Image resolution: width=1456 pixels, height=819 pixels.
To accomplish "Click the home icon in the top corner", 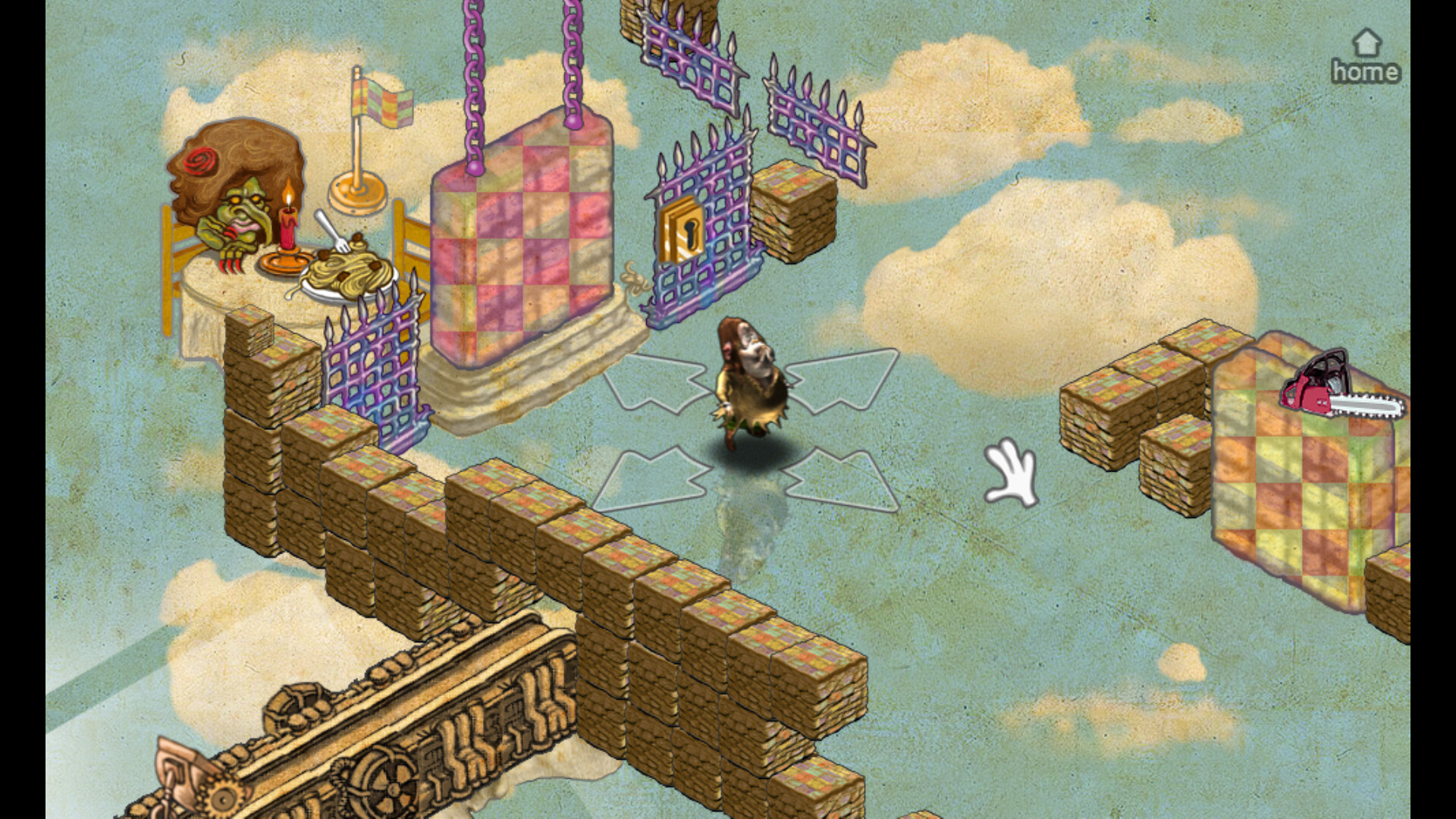I will click(1367, 42).
